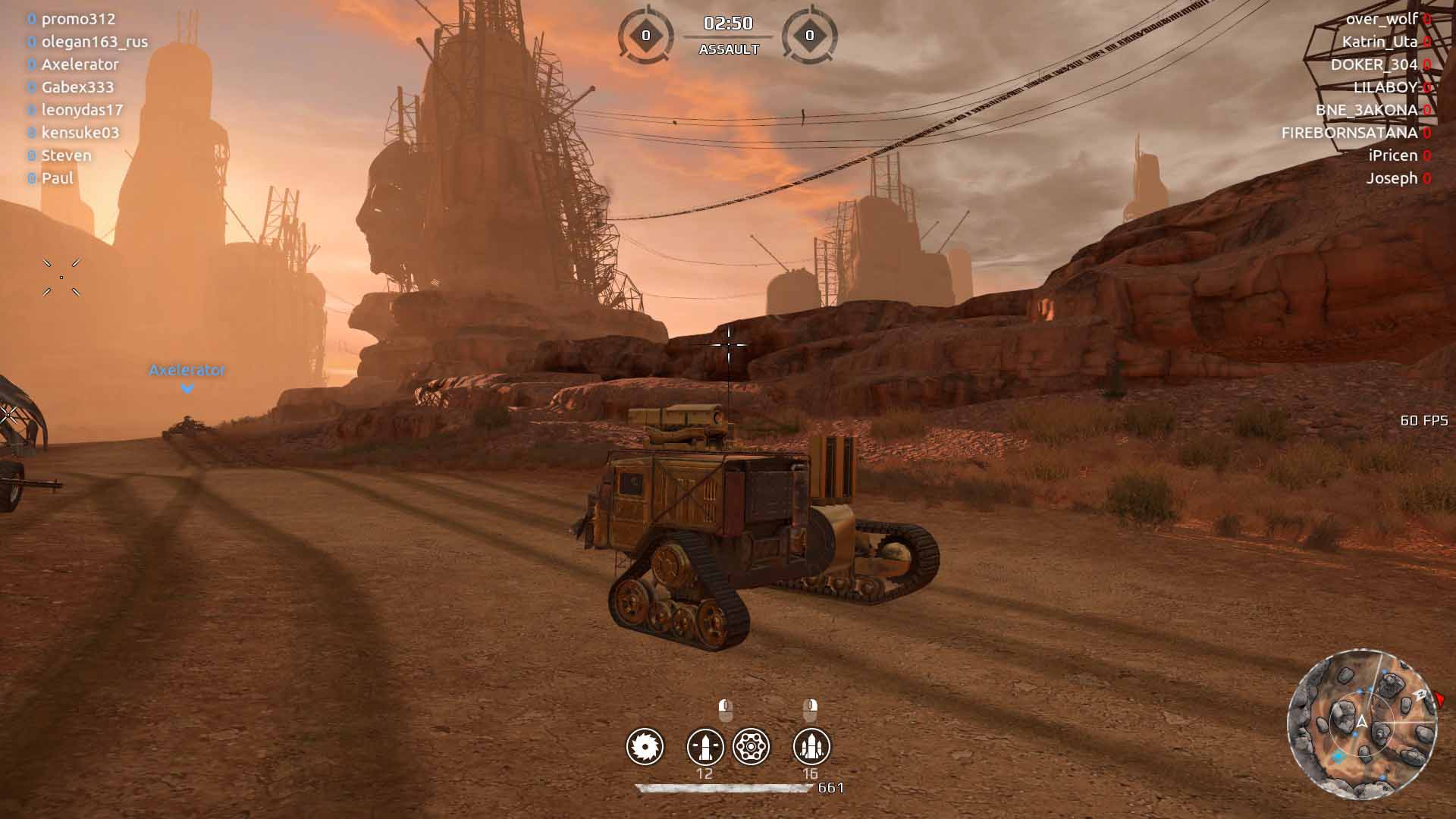Select olegan163_rus in the team list

[94, 42]
